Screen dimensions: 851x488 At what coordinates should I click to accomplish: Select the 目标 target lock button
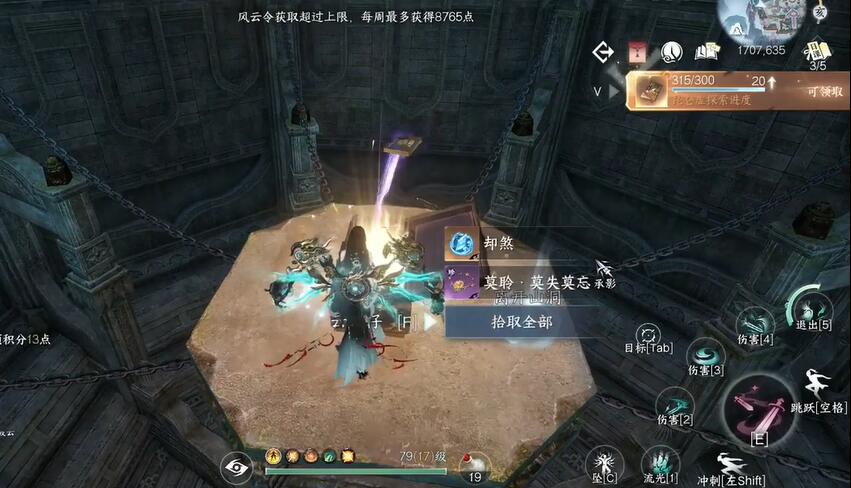click(x=649, y=334)
